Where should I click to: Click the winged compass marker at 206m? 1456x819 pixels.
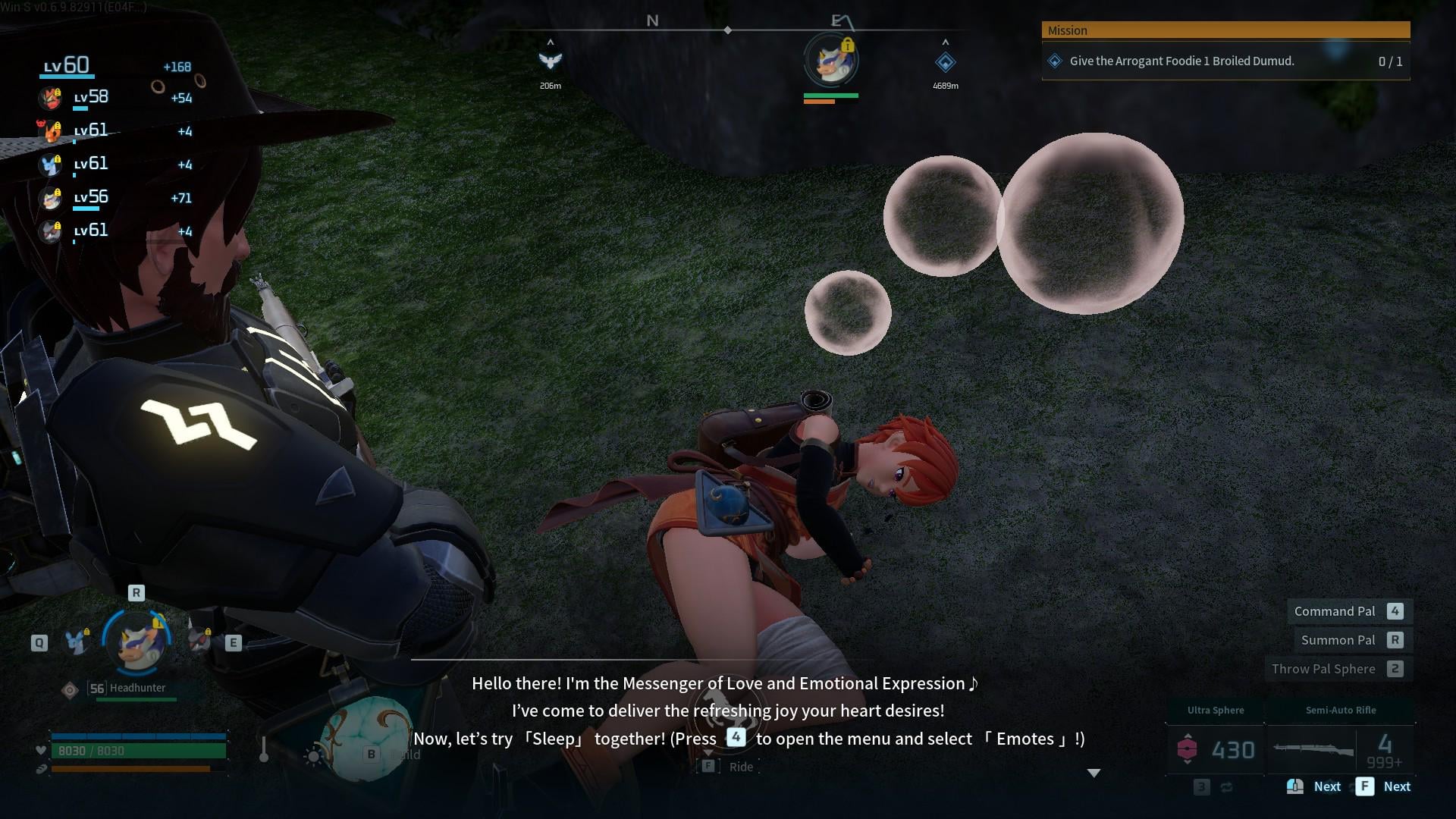click(x=550, y=61)
